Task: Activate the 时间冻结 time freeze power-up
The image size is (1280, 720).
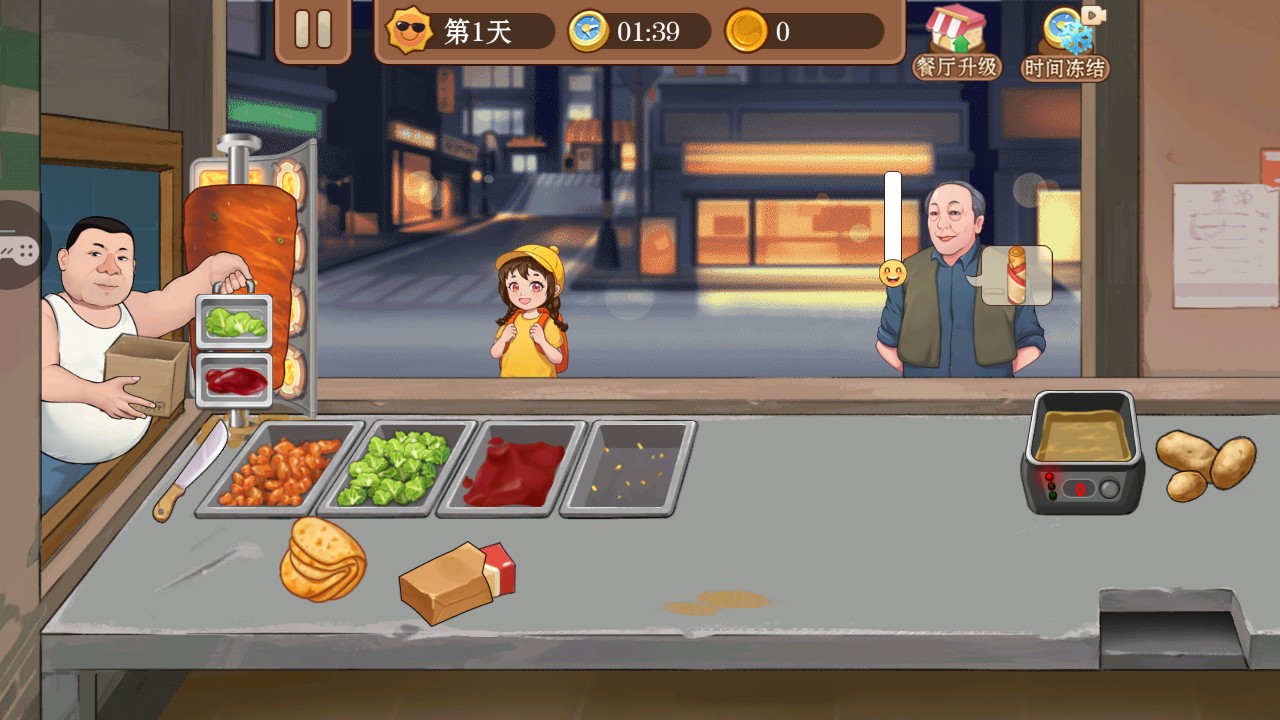Action: [1065, 44]
